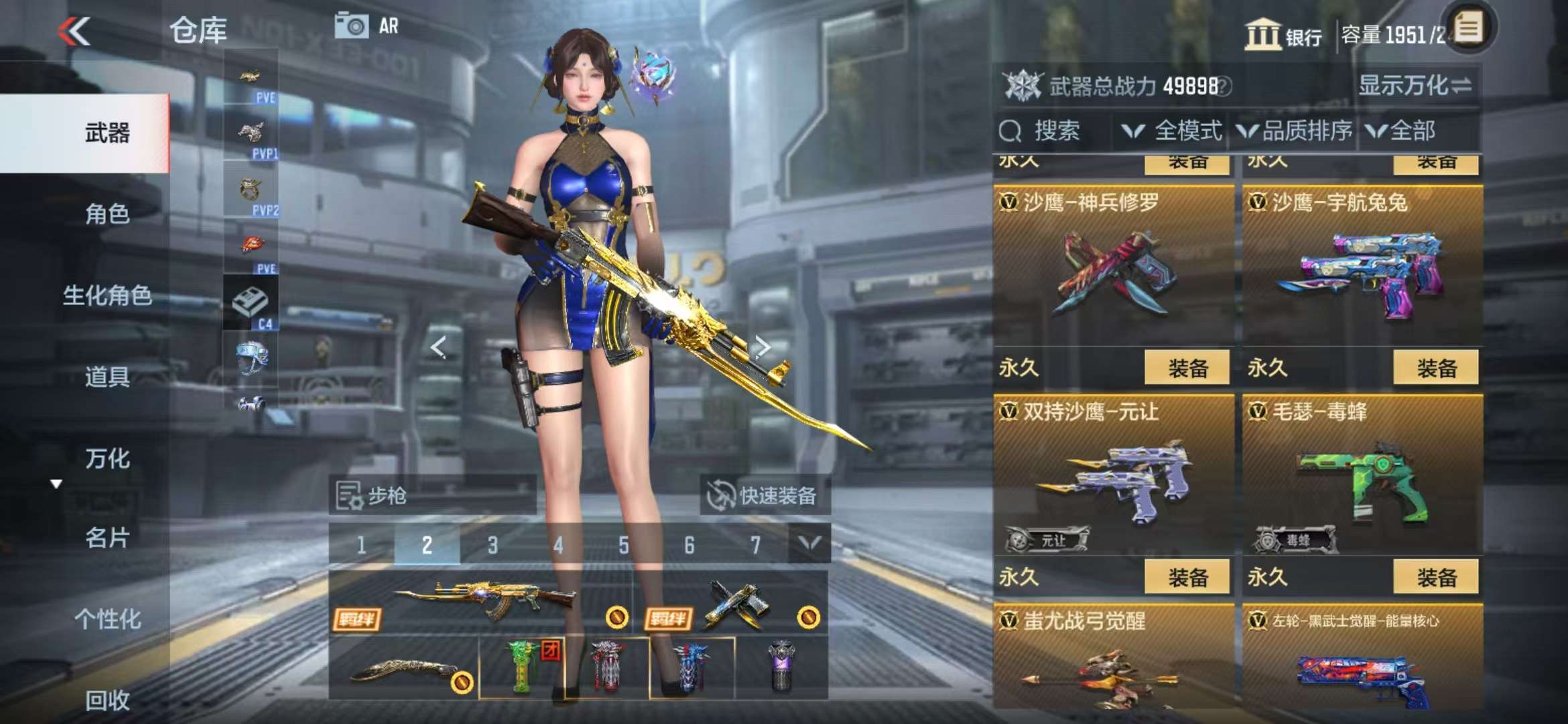Open the 万化 section
1568x724 pixels.
[107, 459]
